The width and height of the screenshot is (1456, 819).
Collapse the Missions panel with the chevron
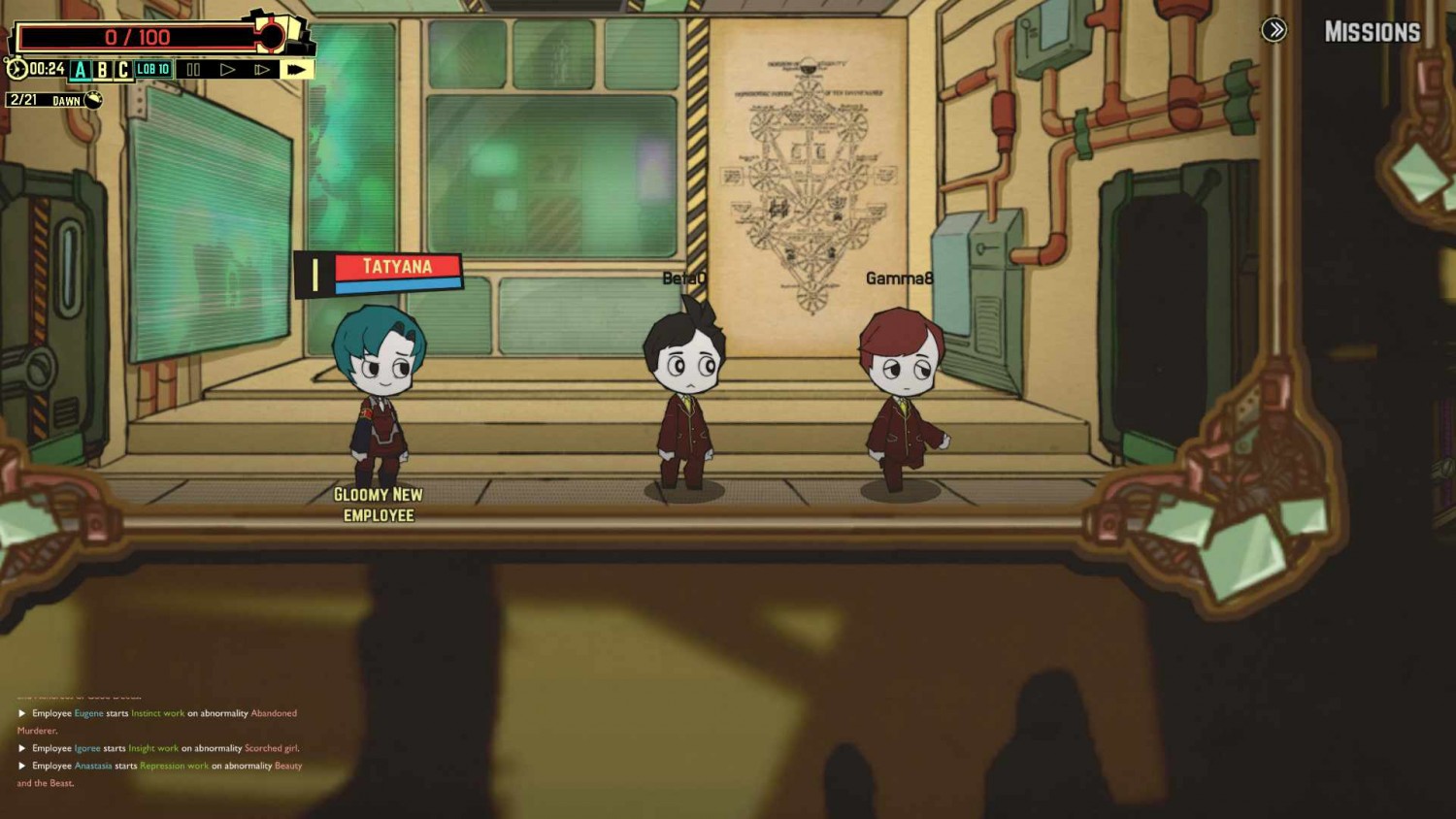[x=1274, y=30]
